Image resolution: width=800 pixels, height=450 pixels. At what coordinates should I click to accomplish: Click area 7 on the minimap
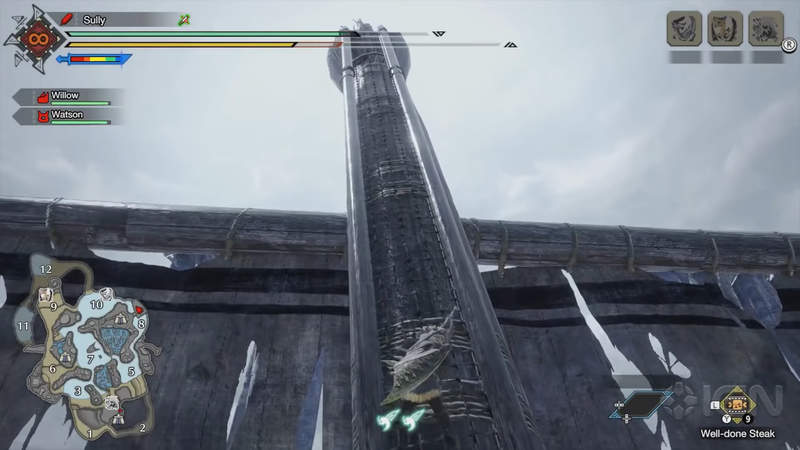[90, 357]
